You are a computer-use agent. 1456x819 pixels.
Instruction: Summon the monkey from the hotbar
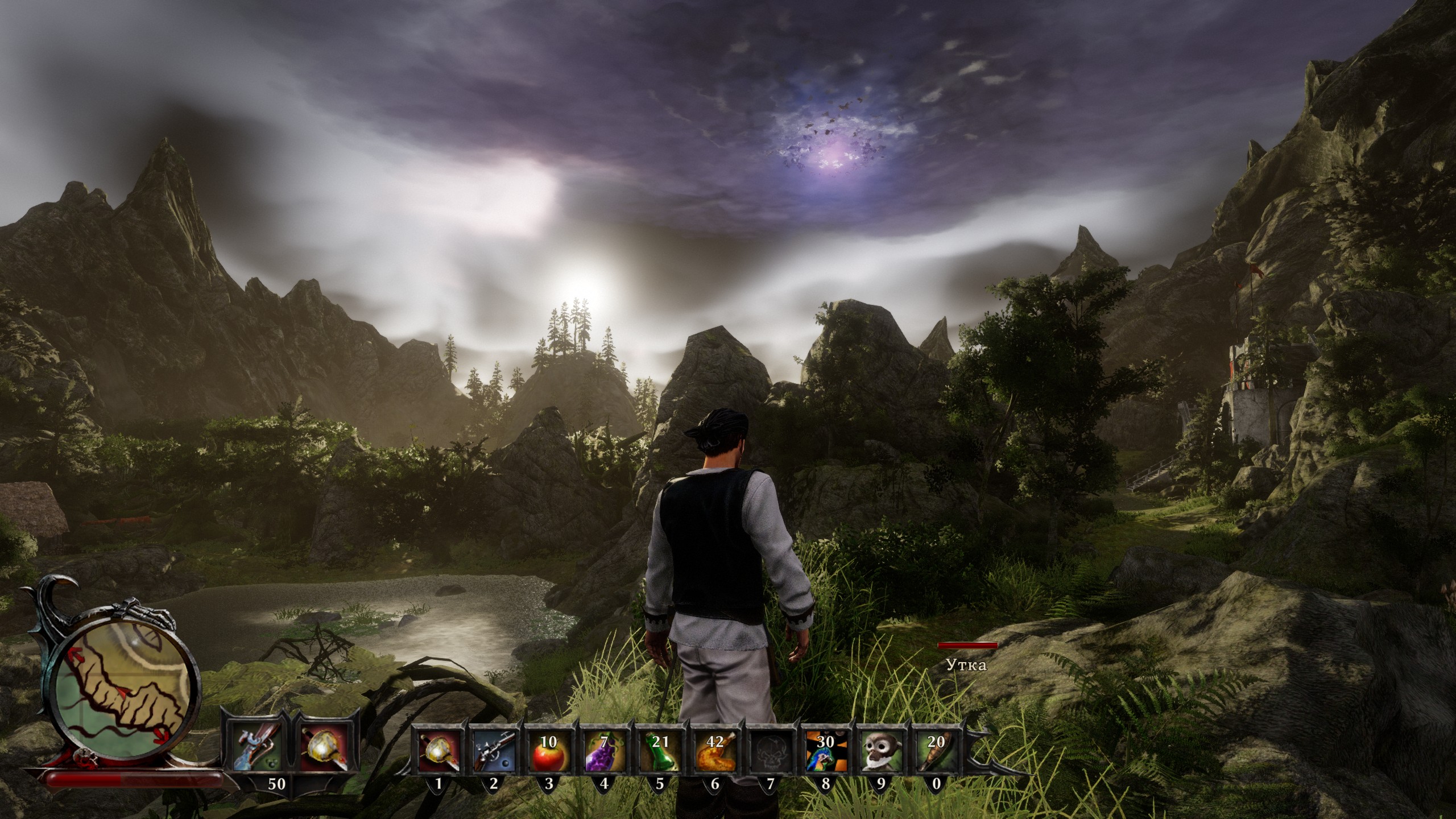[x=880, y=750]
